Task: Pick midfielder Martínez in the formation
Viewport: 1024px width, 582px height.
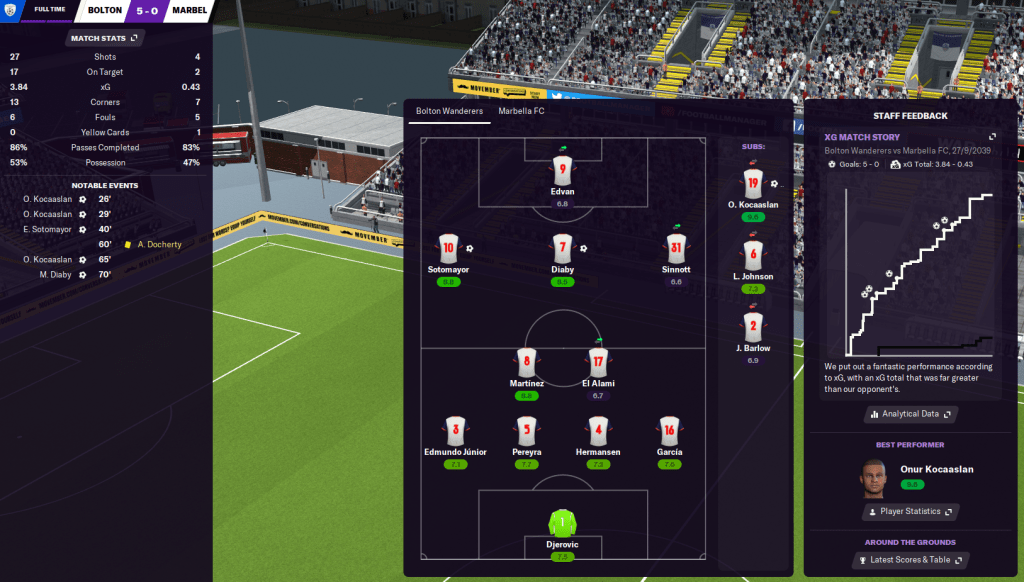Action: 527,363
